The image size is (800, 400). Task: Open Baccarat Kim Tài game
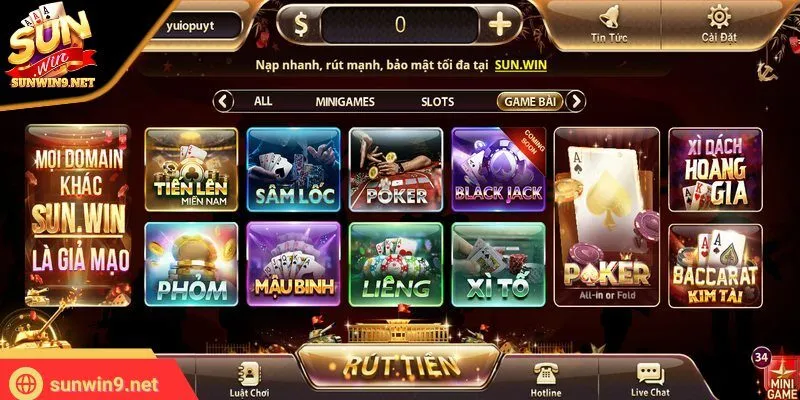point(714,265)
